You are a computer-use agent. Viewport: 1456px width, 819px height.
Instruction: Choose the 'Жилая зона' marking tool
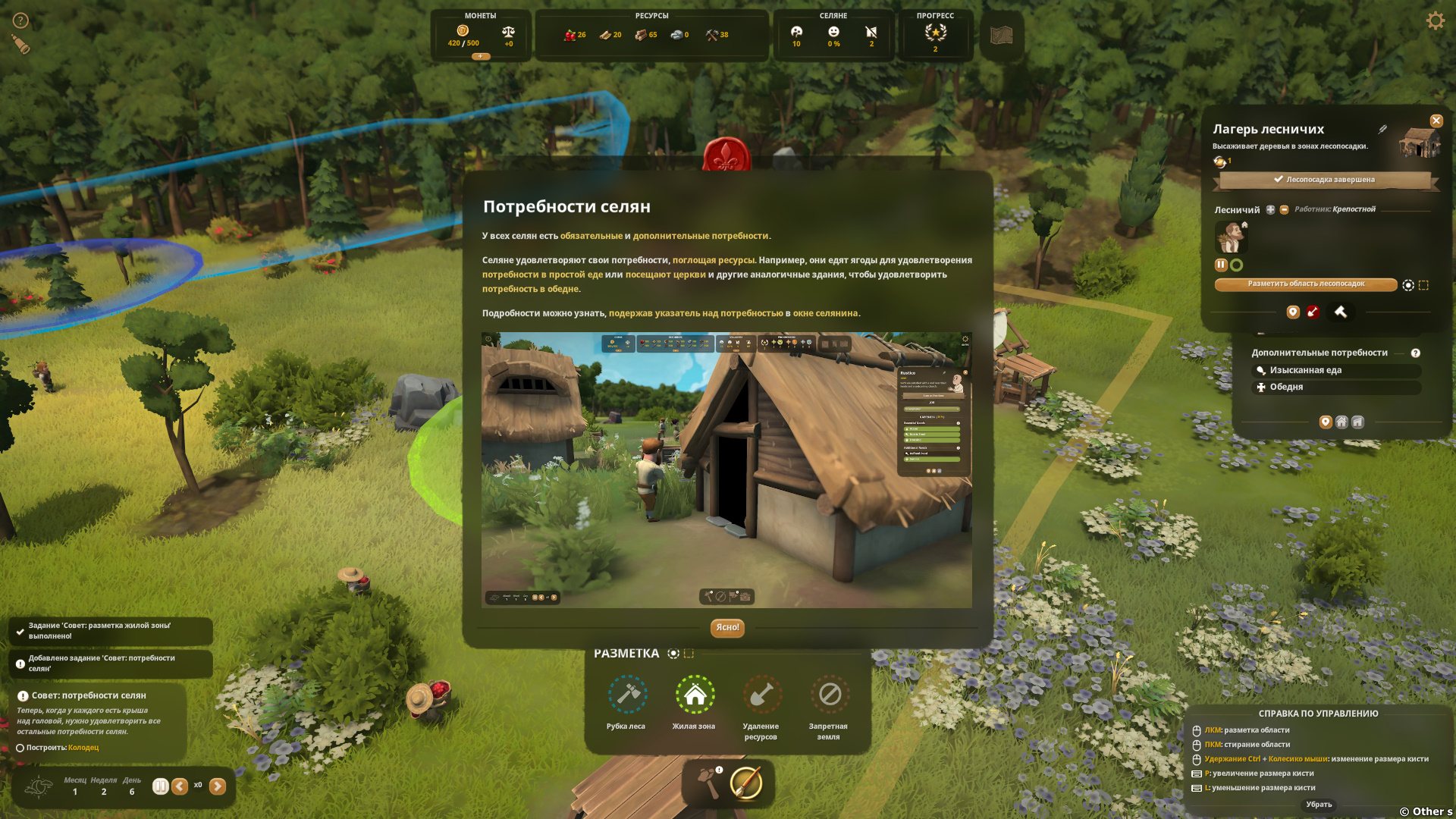pos(695,695)
